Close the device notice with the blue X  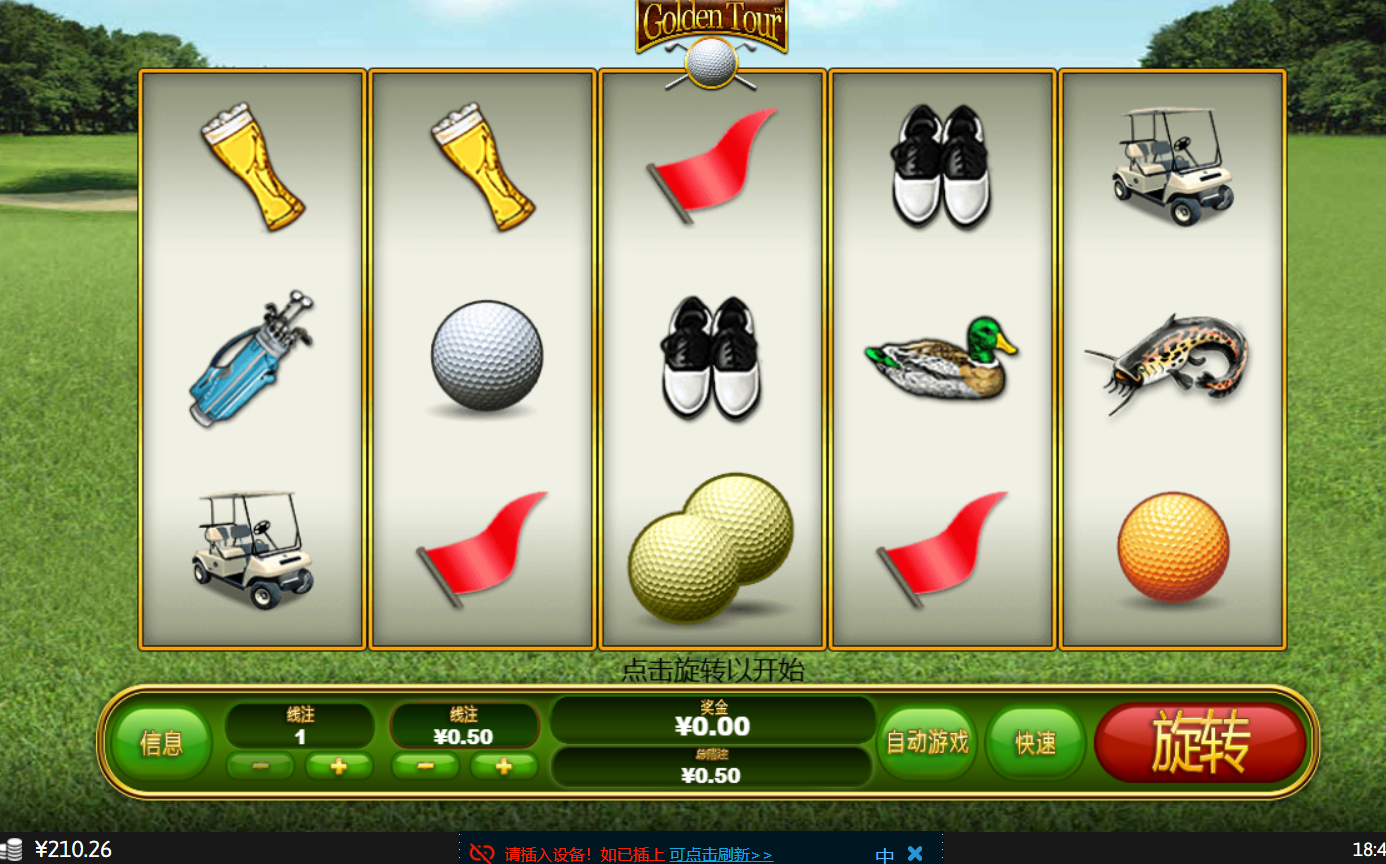tap(914, 853)
